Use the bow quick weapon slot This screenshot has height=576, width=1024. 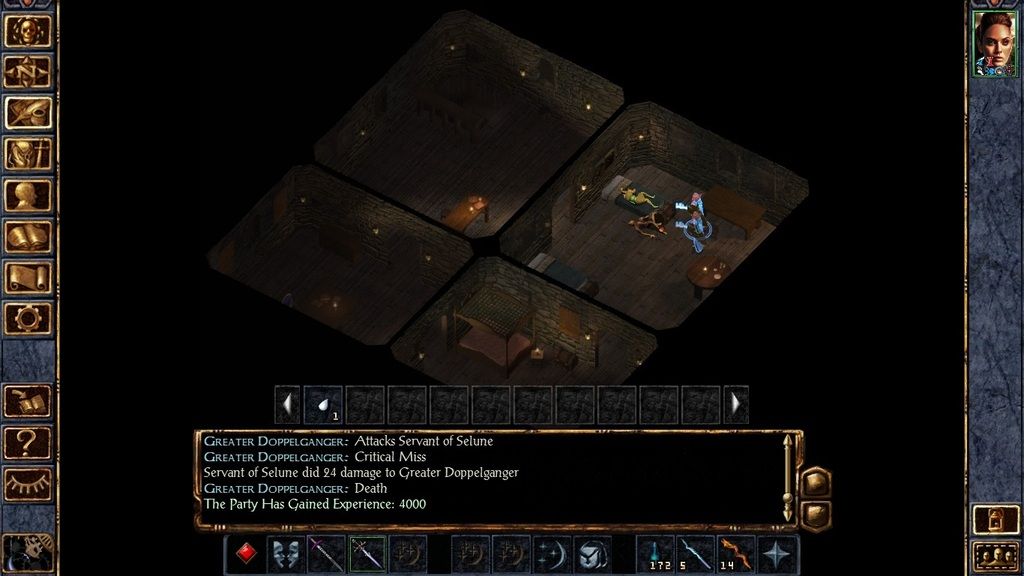tap(736, 554)
